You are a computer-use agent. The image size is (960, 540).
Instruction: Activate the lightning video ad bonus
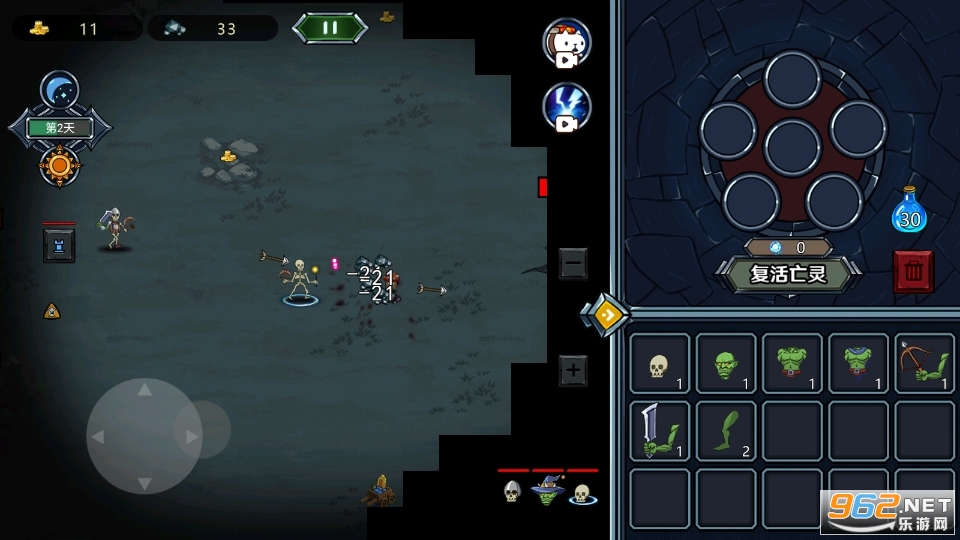coord(567,107)
